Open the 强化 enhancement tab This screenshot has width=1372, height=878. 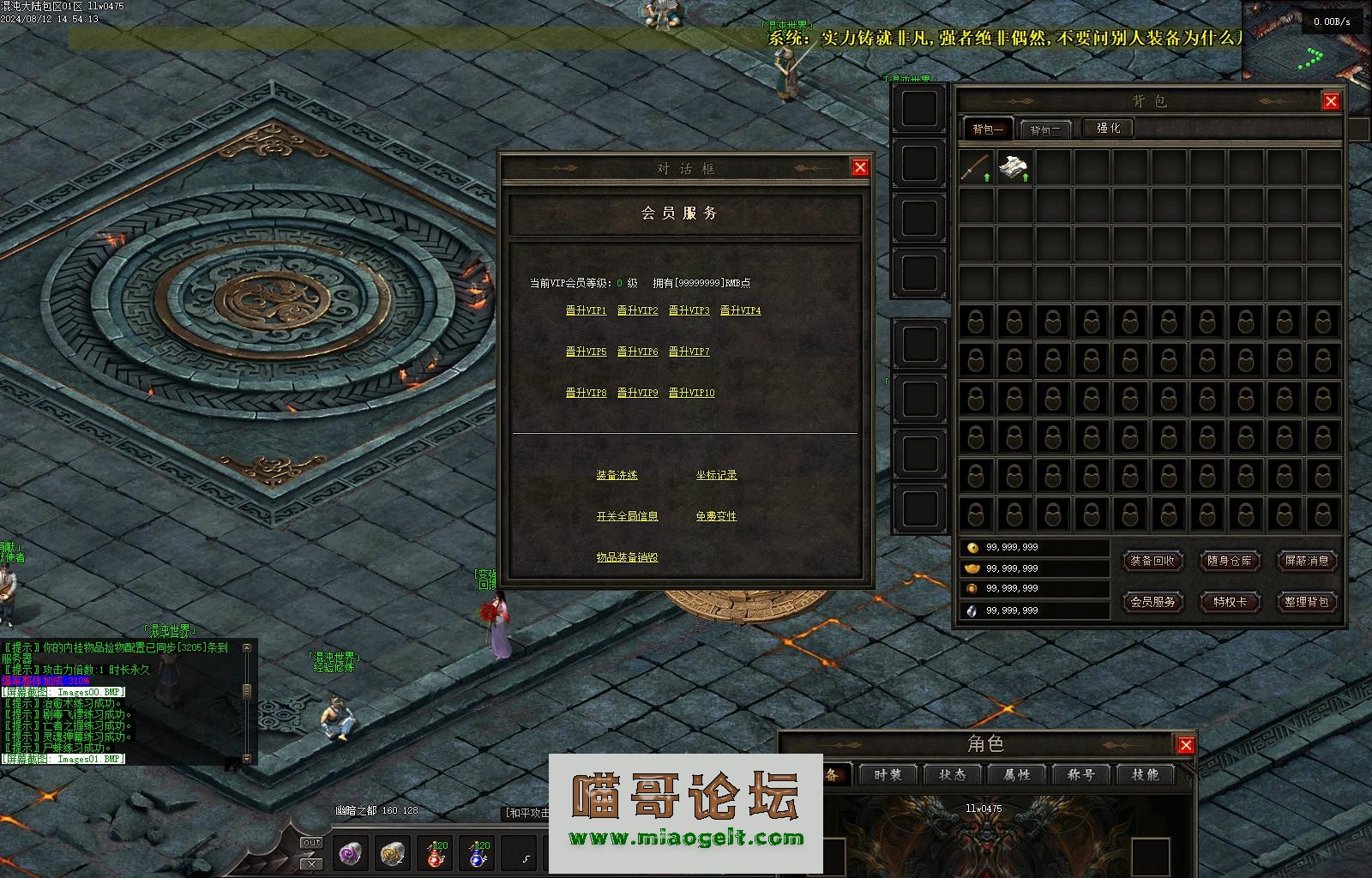[x=1108, y=128]
